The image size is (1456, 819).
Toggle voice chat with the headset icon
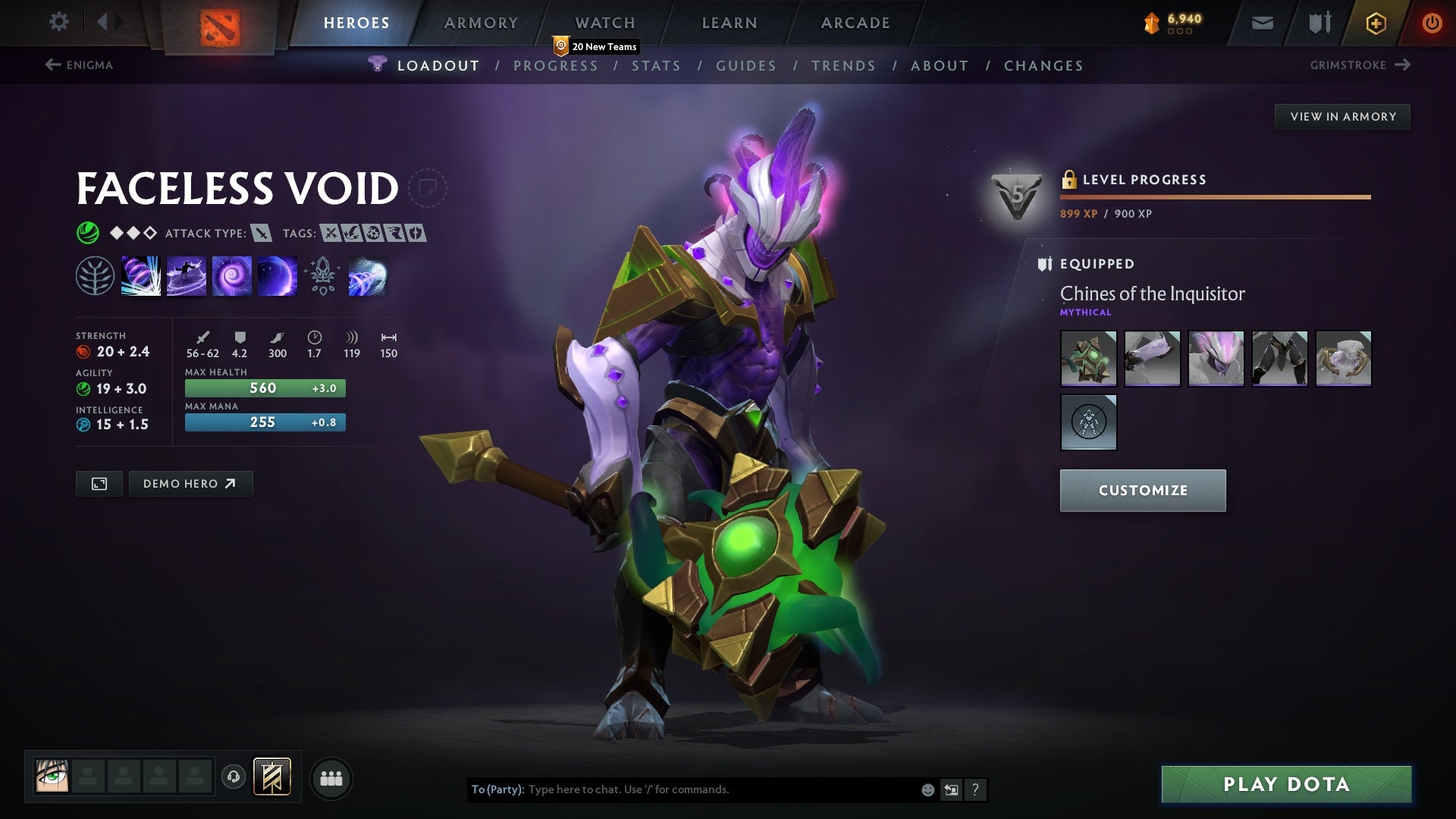234,777
